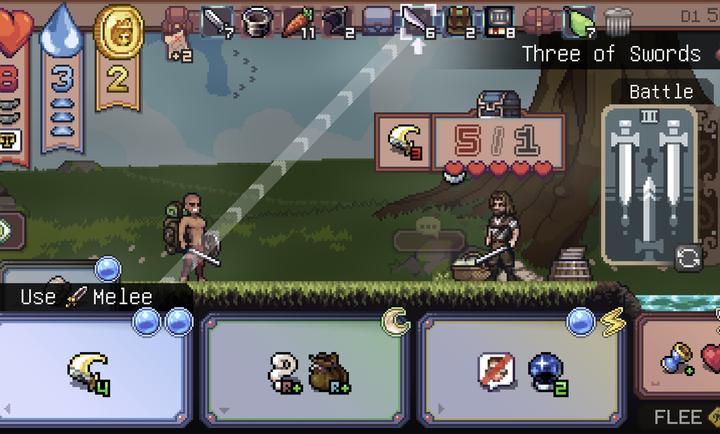Select the backpack item slot

tap(458, 21)
